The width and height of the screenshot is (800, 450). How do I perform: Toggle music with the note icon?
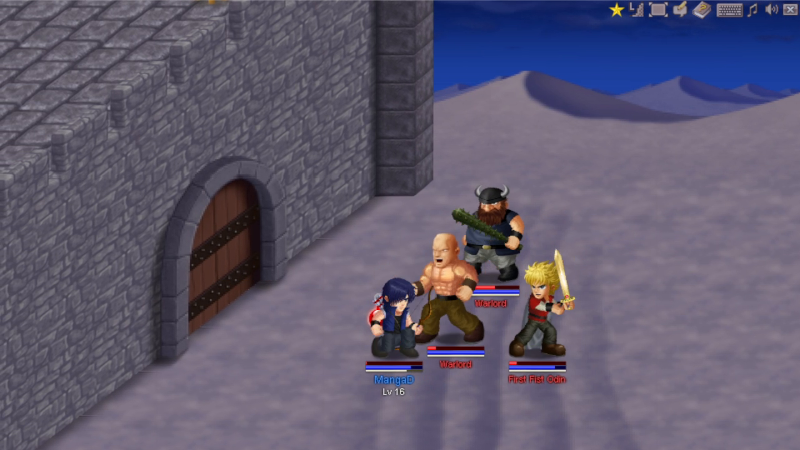pyautogui.click(x=753, y=10)
